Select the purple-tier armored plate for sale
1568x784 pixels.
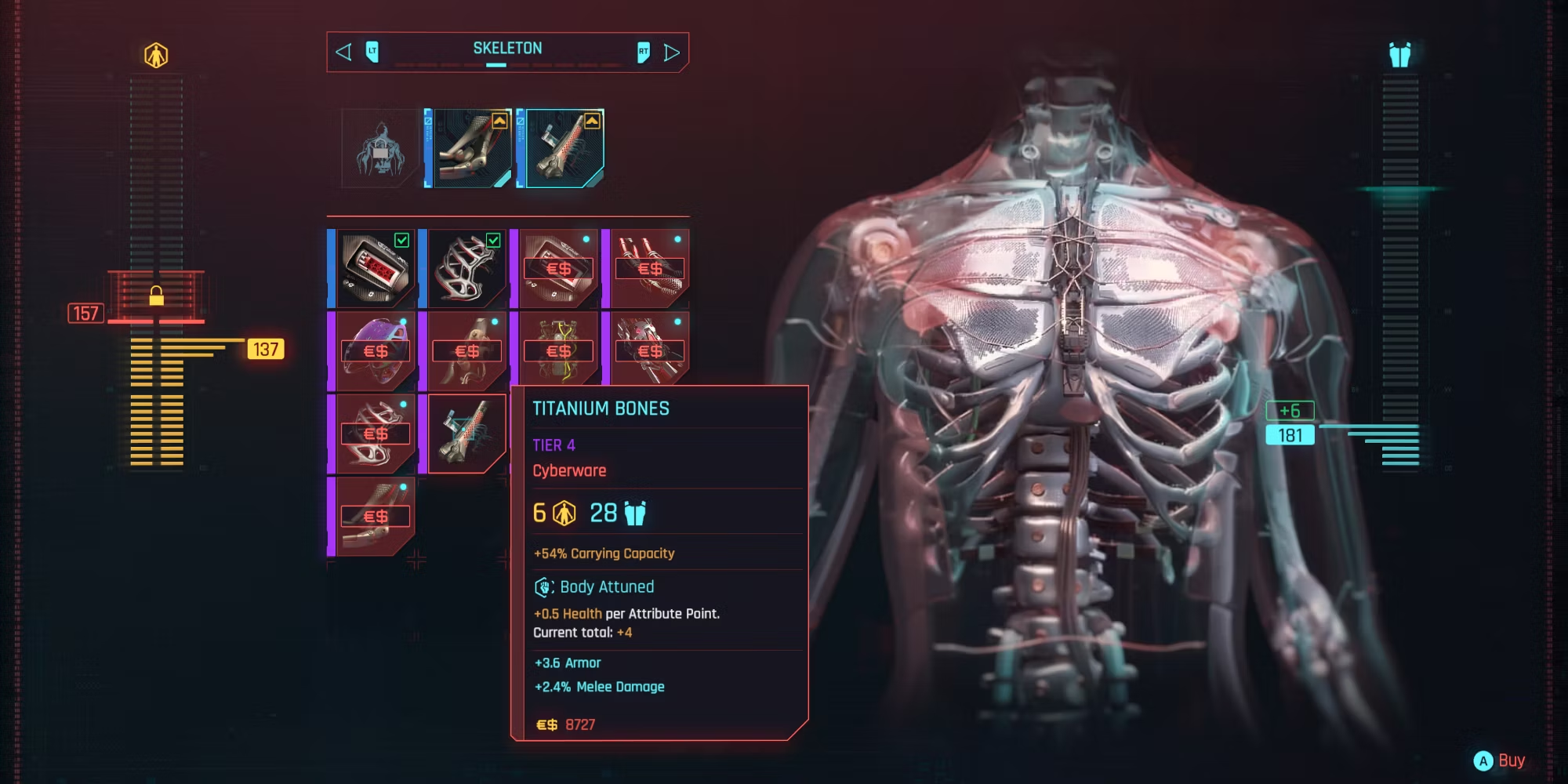click(557, 268)
